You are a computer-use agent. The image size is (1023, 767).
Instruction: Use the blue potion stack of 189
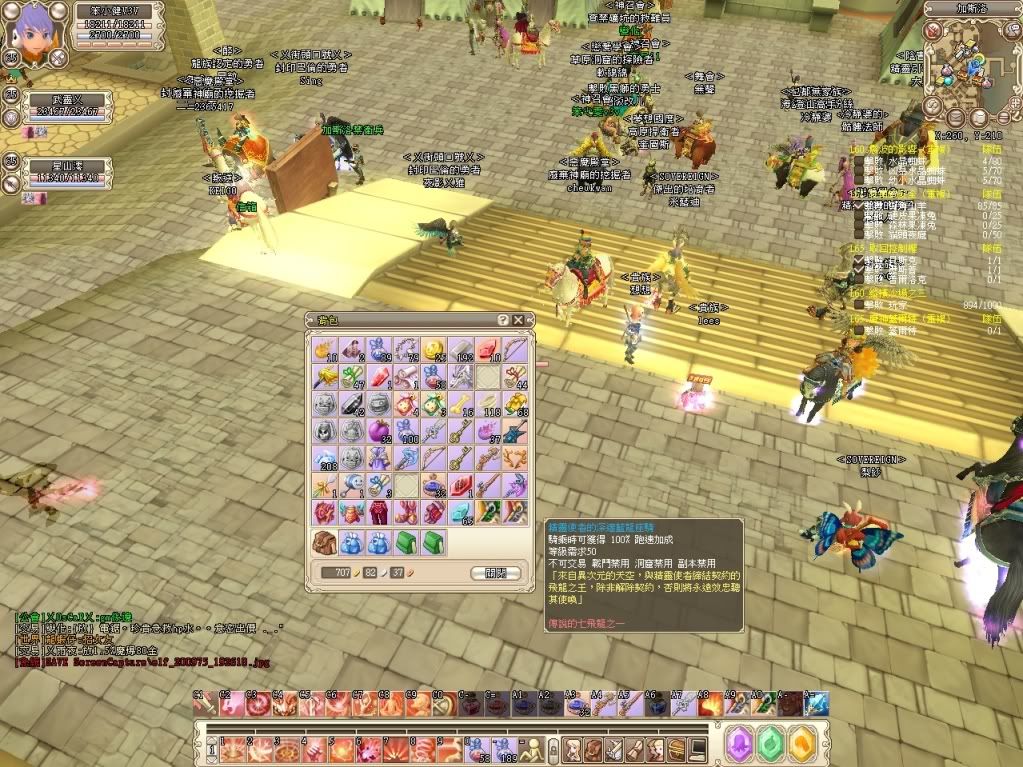pyautogui.click(x=504, y=748)
